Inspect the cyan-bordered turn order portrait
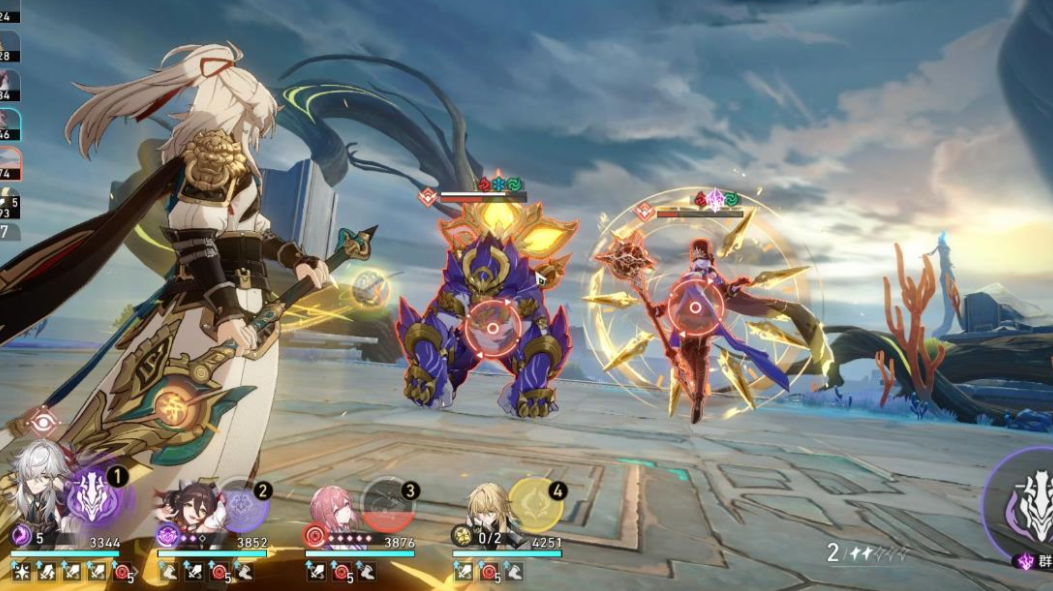The width and height of the screenshot is (1053, 591). click(9, 125)
